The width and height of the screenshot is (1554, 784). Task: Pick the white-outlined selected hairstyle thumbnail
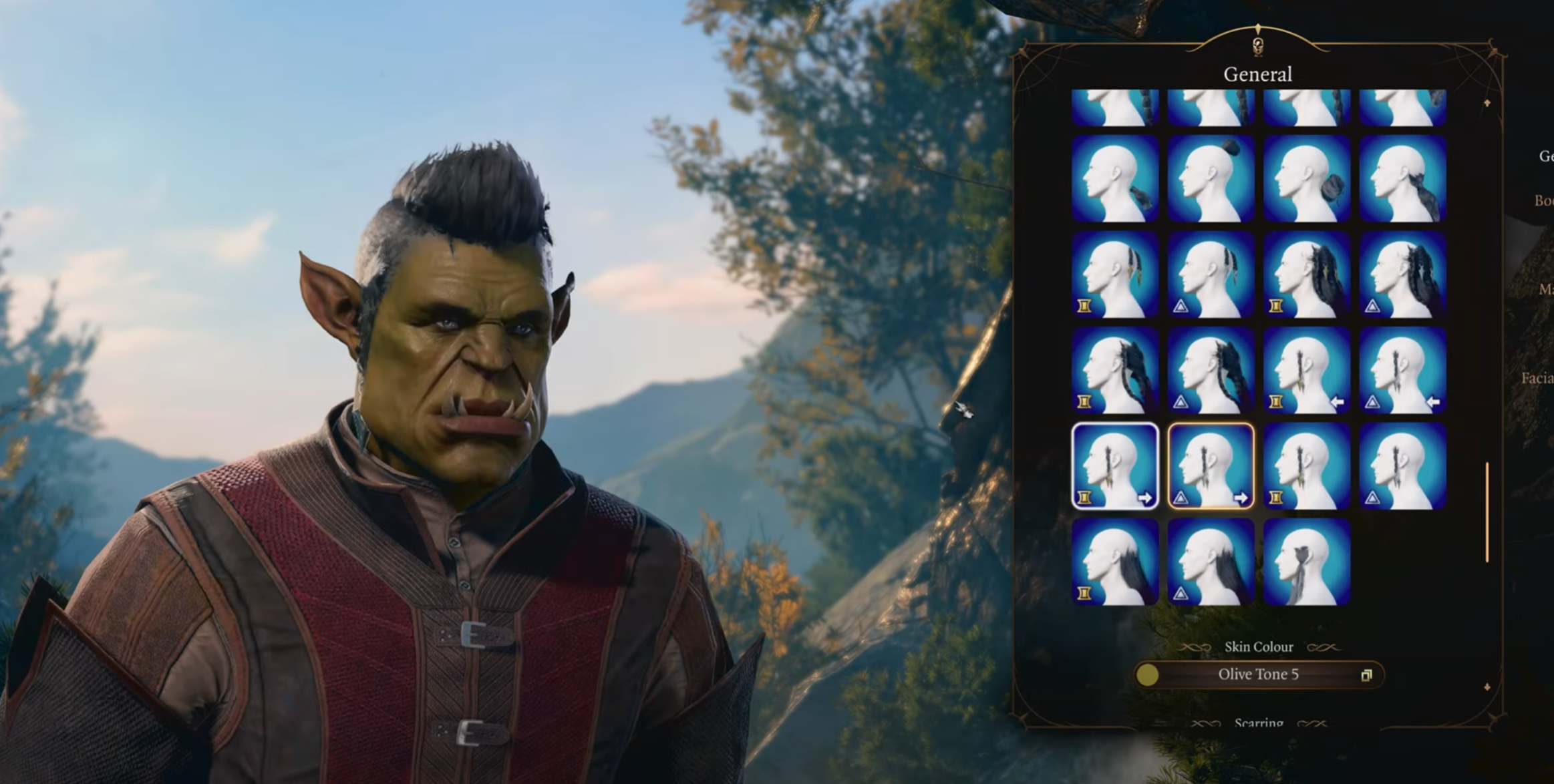coord(1114,466)
